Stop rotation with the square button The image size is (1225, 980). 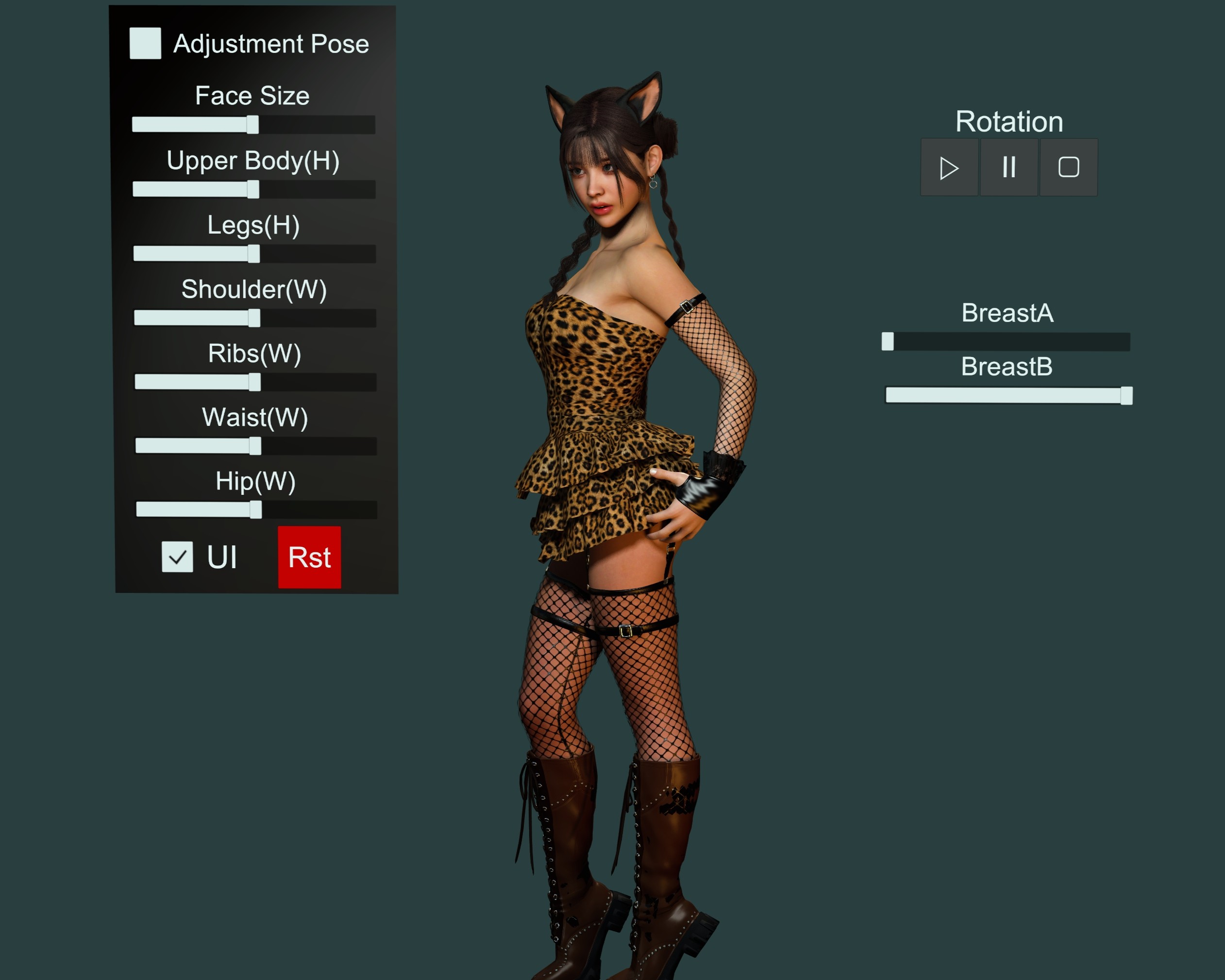pos(1068,168)
